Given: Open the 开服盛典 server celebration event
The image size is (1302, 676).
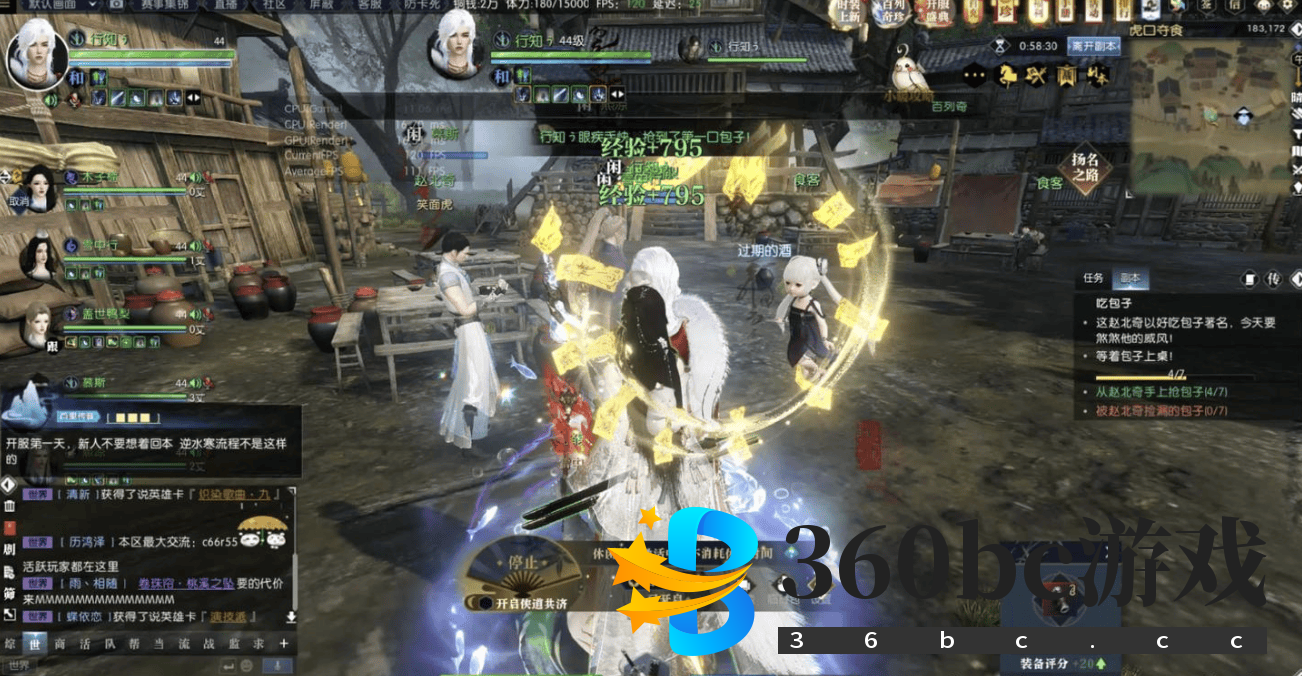Looking at the screenshot, I should (939, 11).
